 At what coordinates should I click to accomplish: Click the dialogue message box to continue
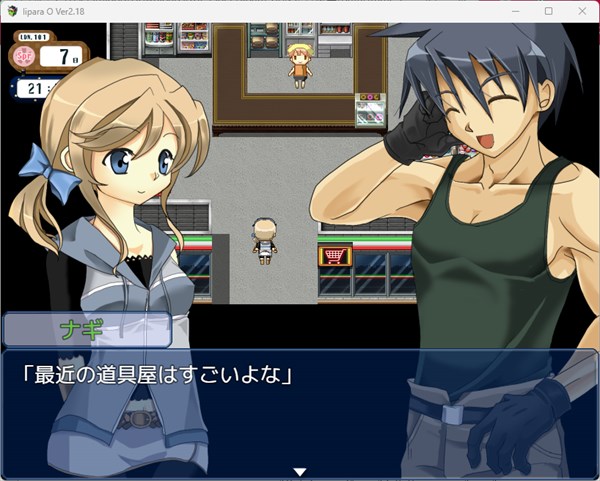299,412
